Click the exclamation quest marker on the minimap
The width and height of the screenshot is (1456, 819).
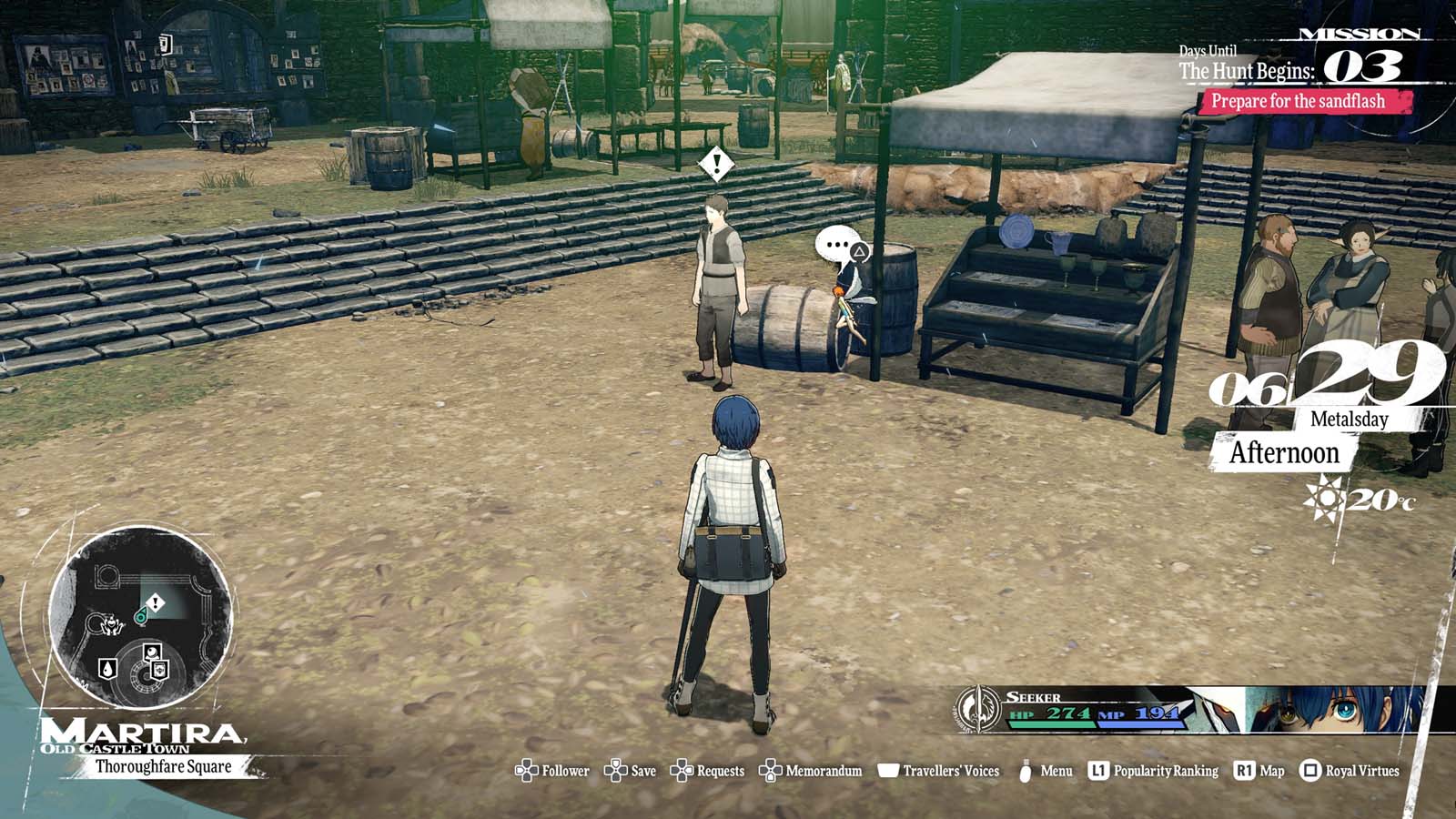tap(155, 601)
